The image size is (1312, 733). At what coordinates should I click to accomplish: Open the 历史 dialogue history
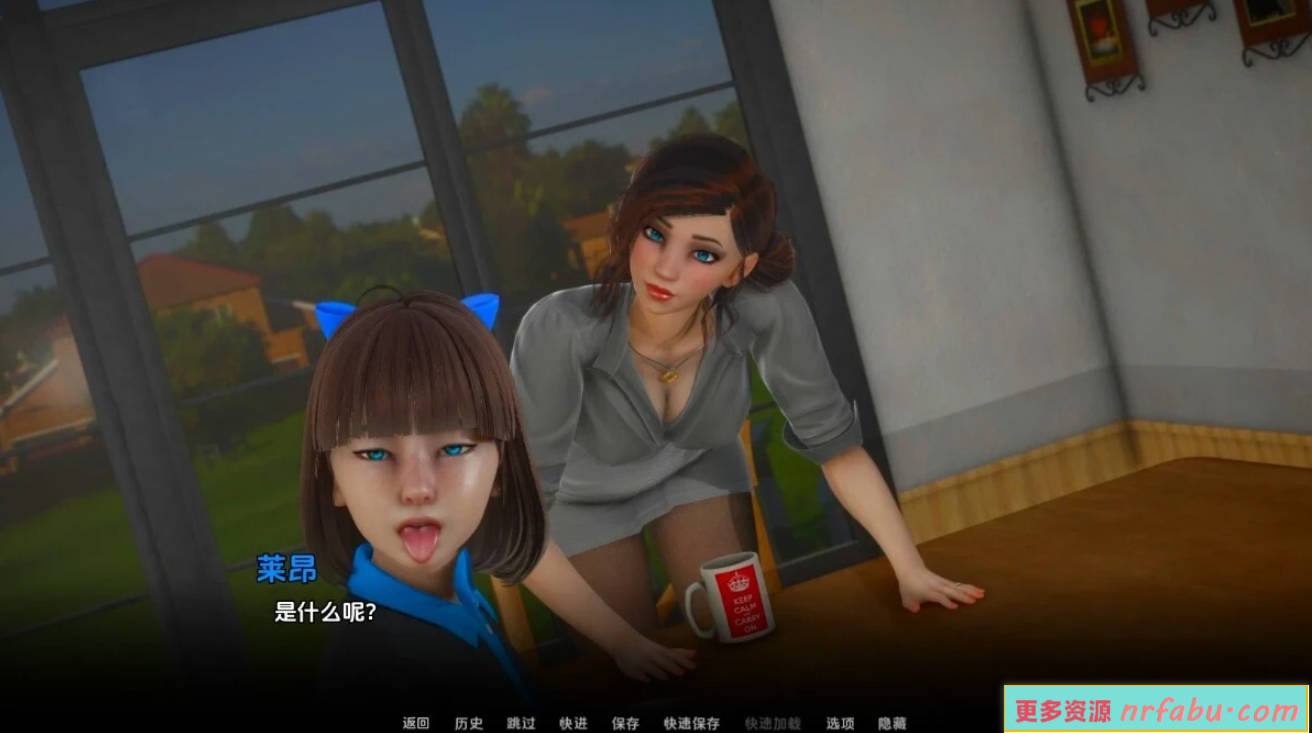pyautogui.click(x=471, y=723)
